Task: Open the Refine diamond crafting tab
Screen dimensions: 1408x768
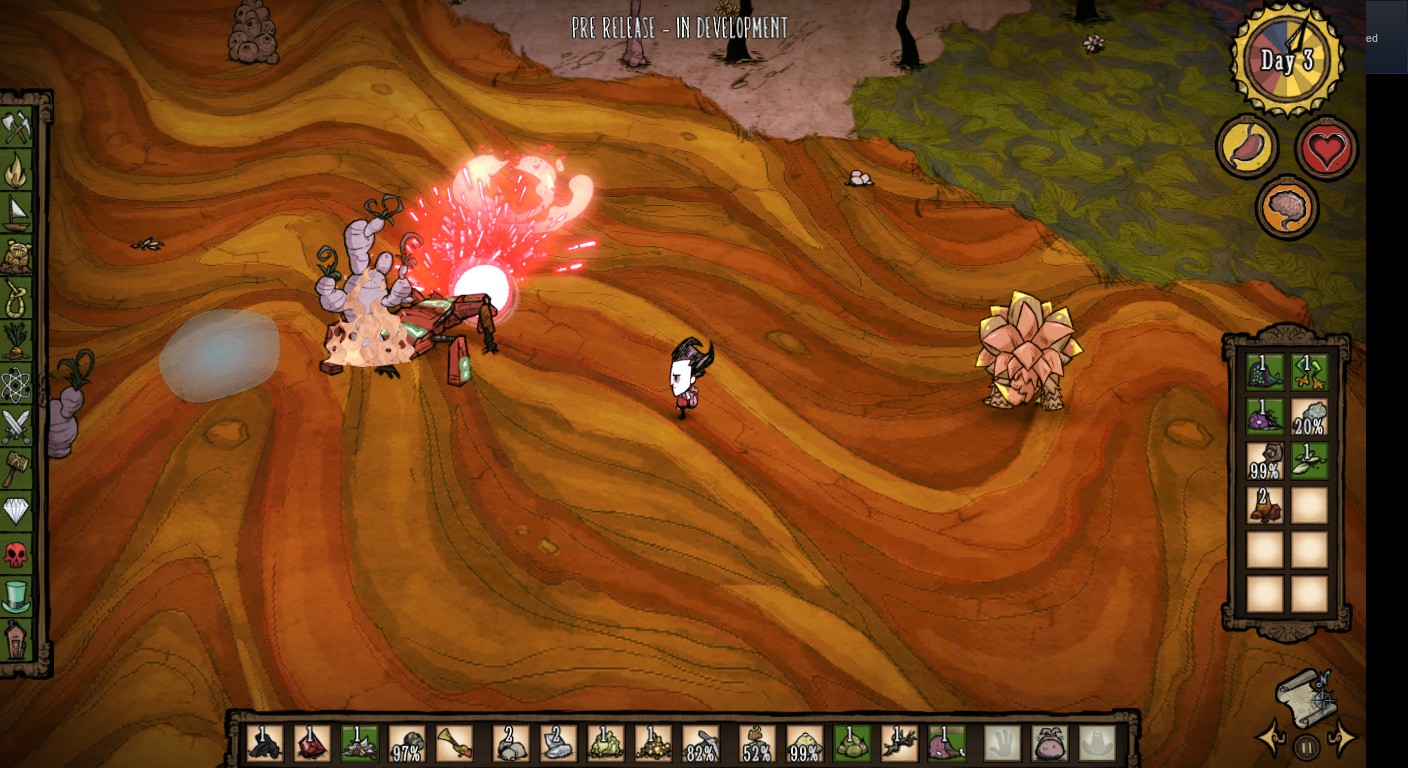Action: pyautogui.click(x=16, y=511)
